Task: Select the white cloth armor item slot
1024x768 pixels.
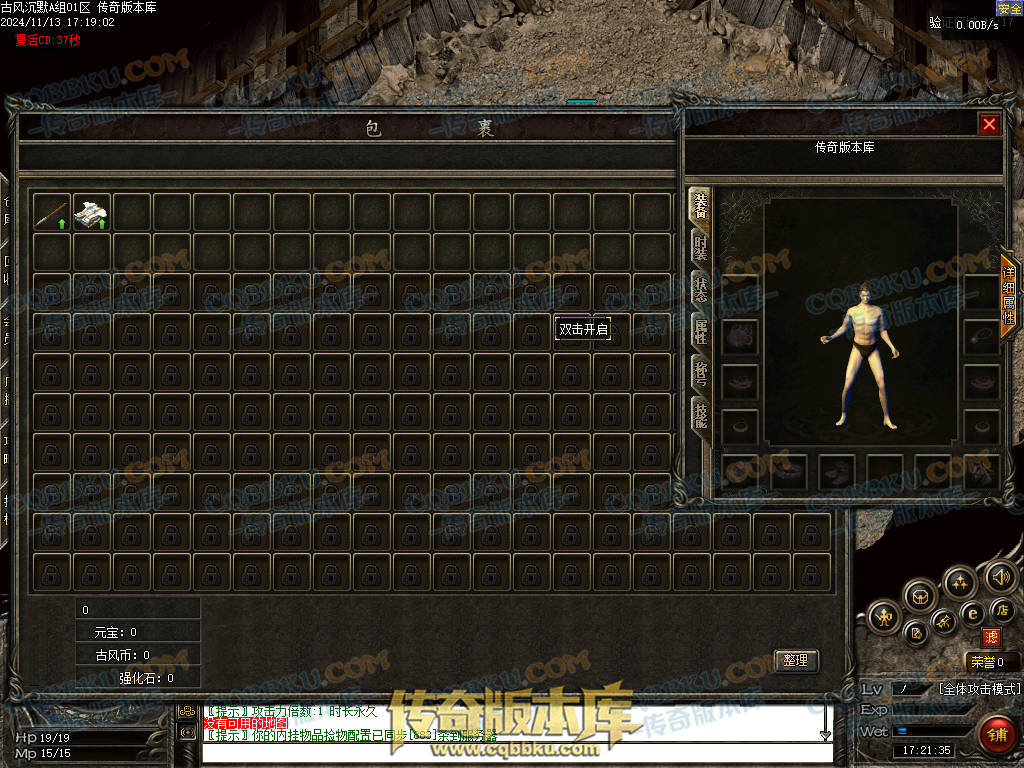Action: 91,212
